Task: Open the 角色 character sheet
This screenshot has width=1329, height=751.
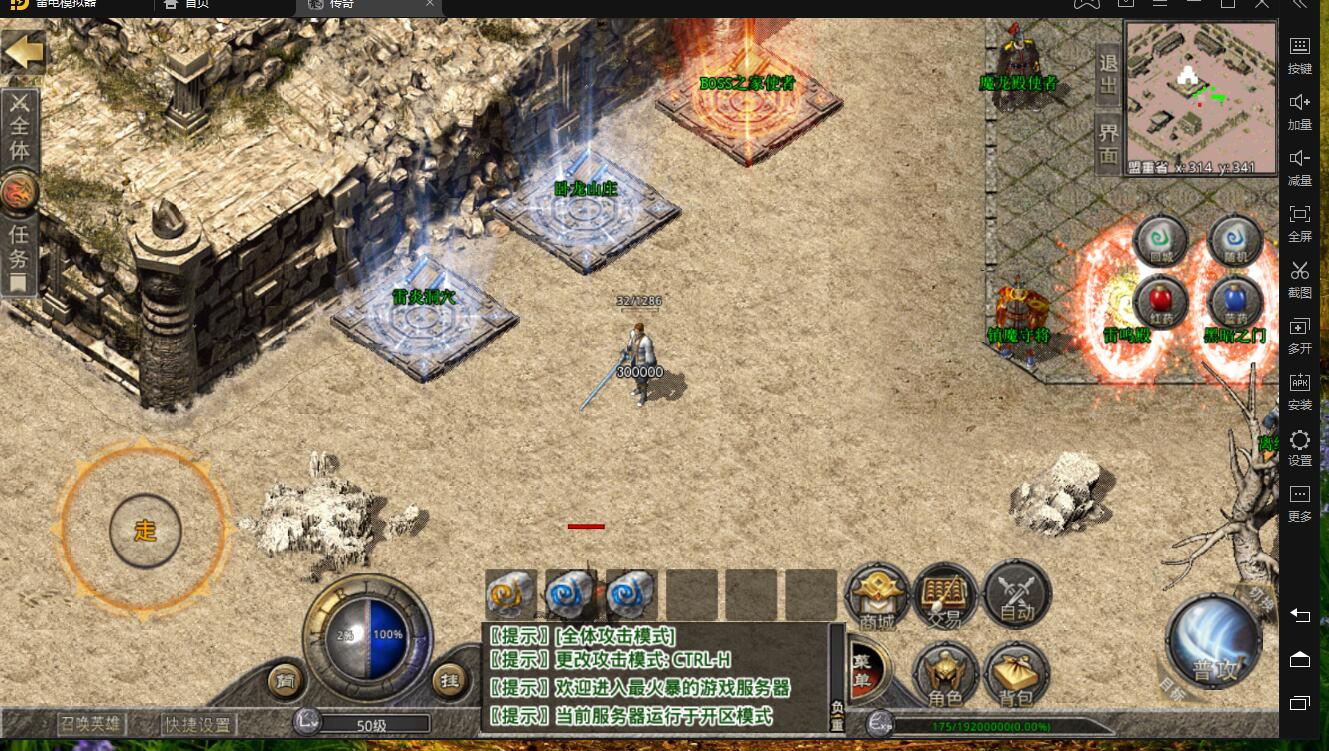Action: (x=945, y=675)
